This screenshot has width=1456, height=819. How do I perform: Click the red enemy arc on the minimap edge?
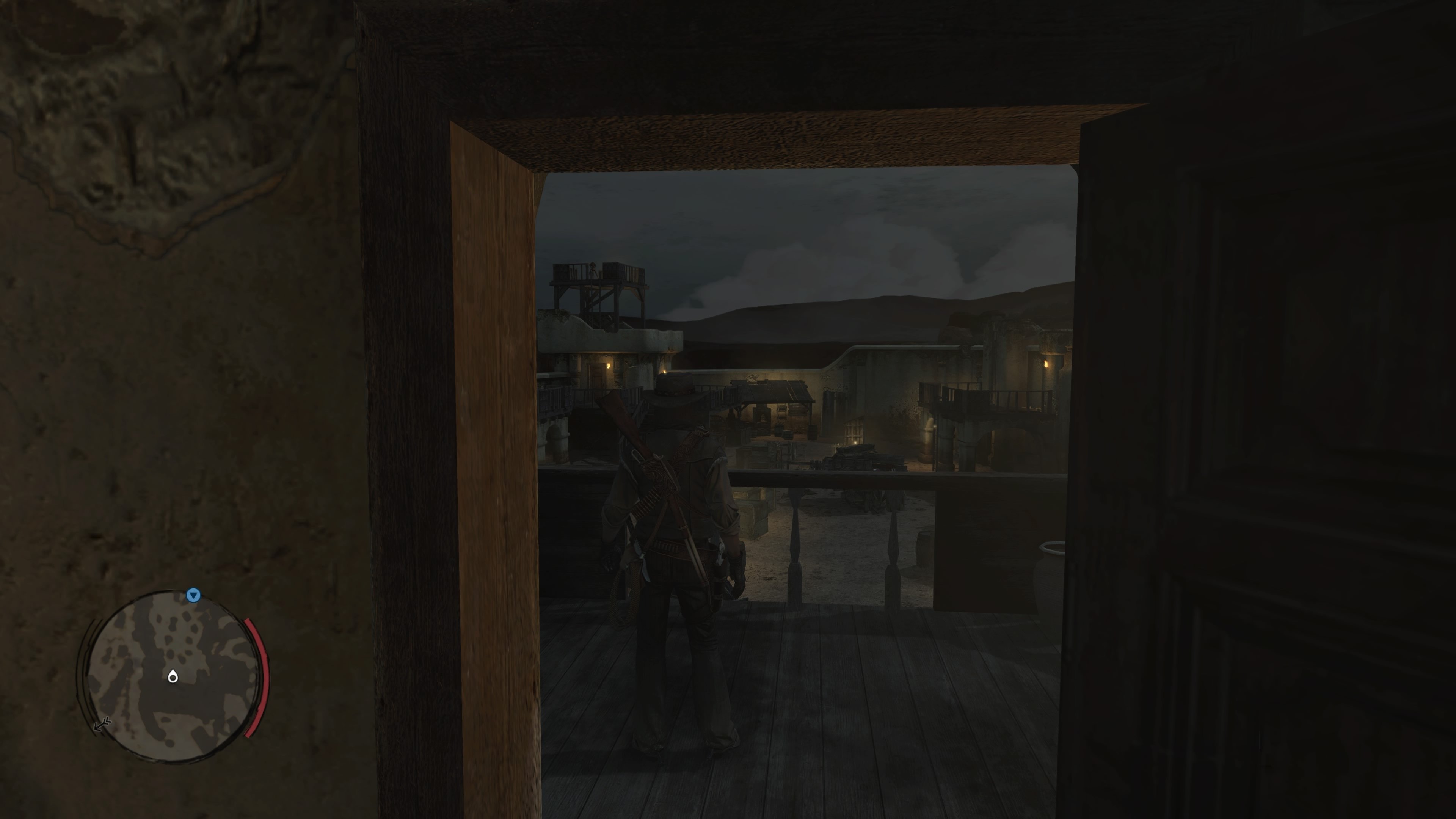tap(257, 673)
